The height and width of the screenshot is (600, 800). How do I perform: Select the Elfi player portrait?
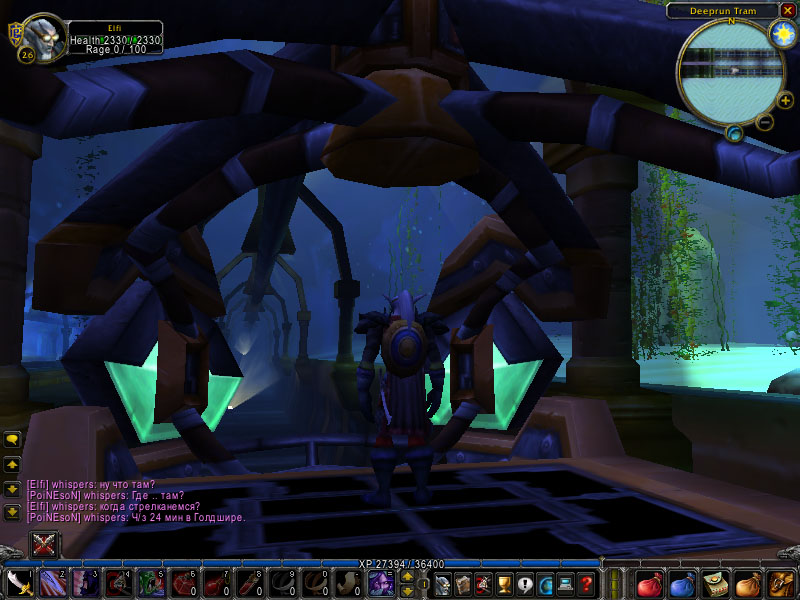pos(42,37)
